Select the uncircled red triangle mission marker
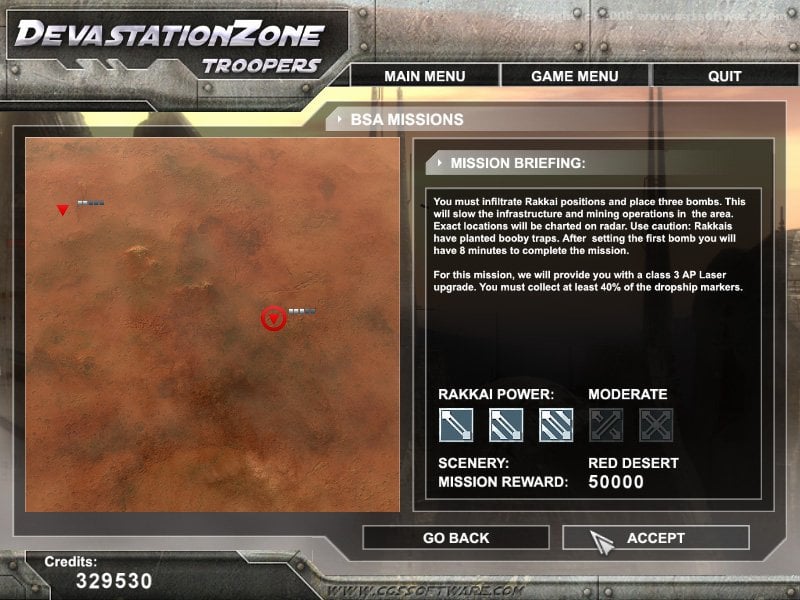800x600 pixels. 63,210
